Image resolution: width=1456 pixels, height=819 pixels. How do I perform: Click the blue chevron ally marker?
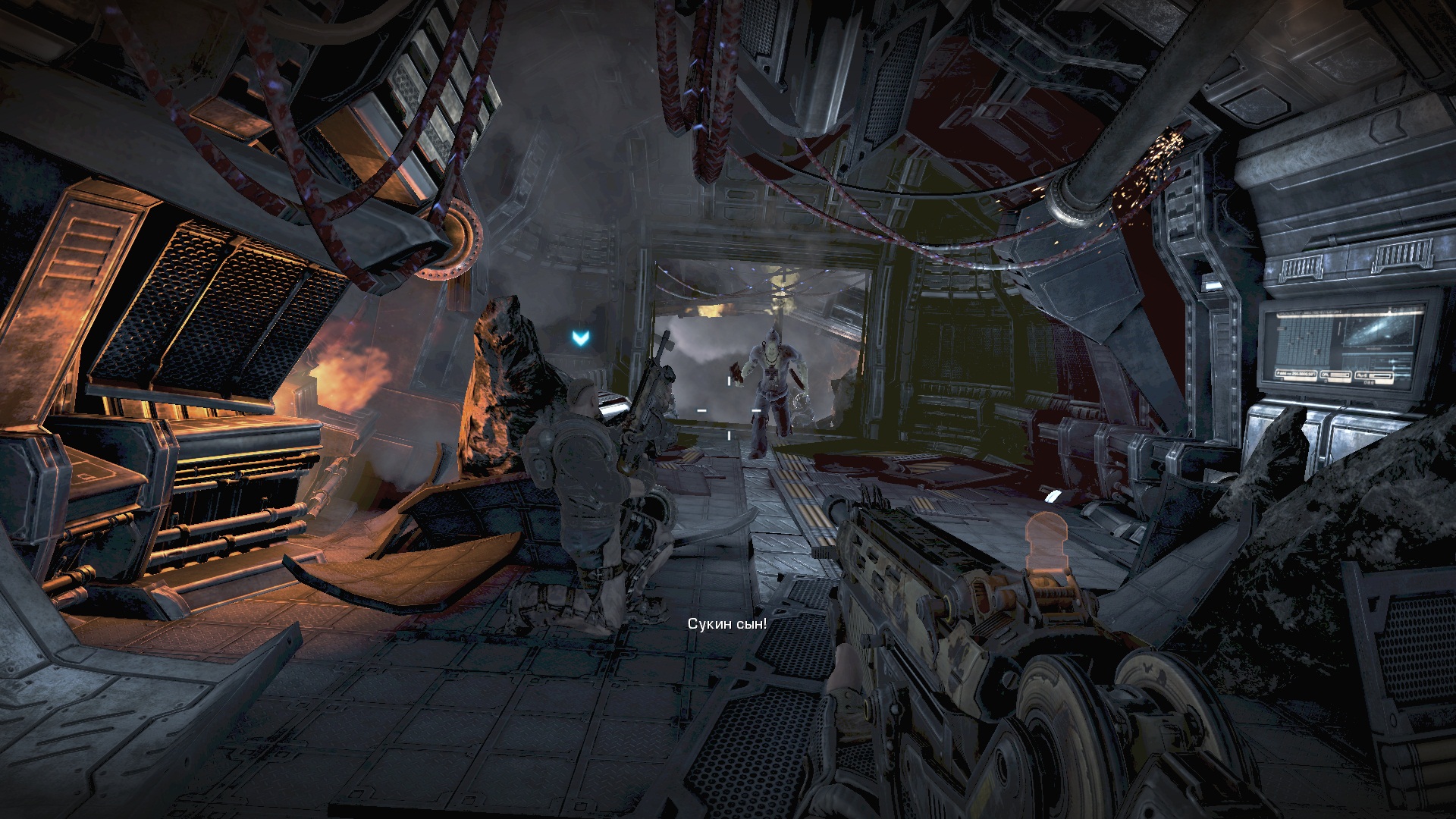581,337
